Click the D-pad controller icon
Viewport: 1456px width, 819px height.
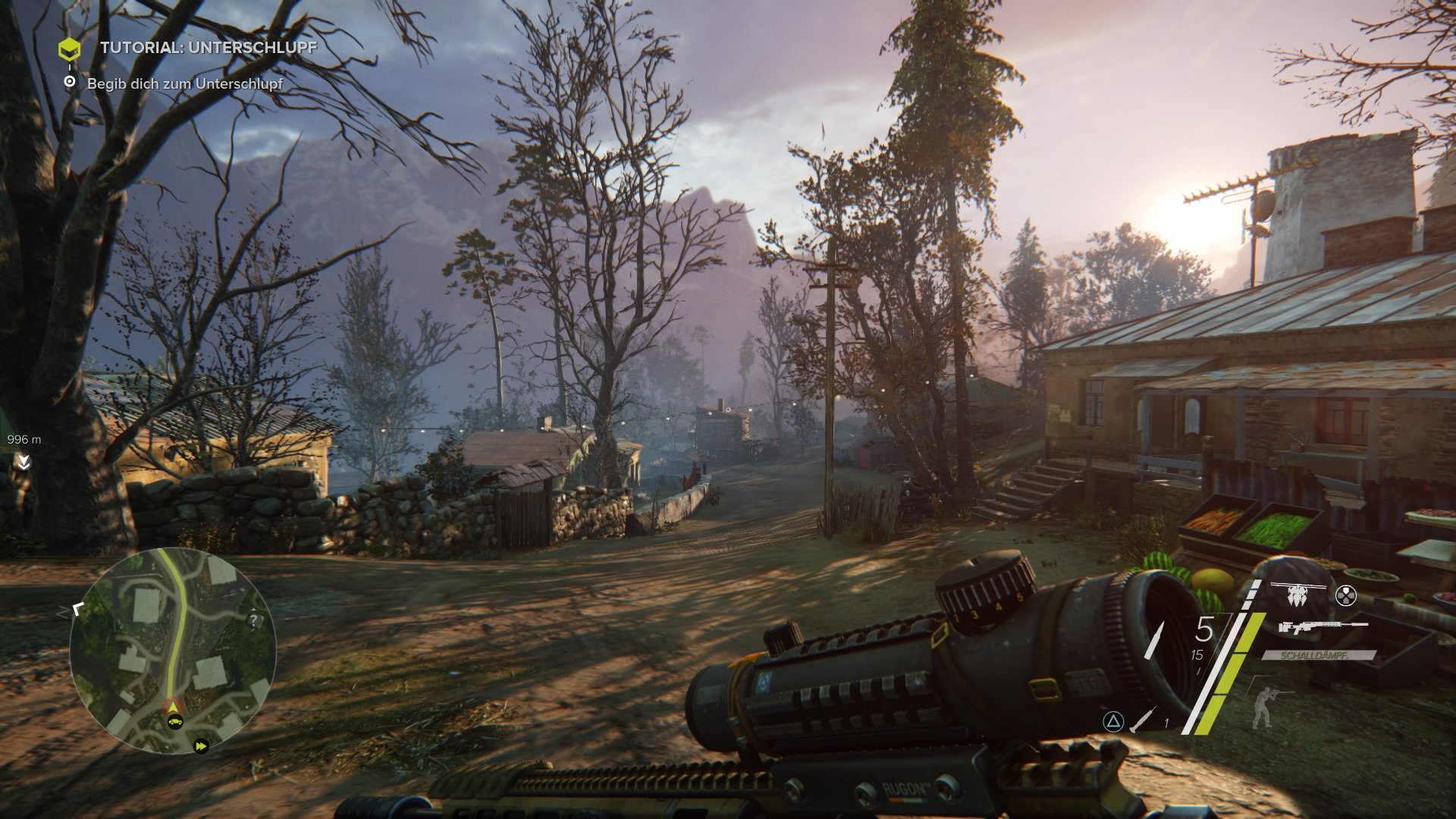pyautogui.click(x=1346, y=596)
